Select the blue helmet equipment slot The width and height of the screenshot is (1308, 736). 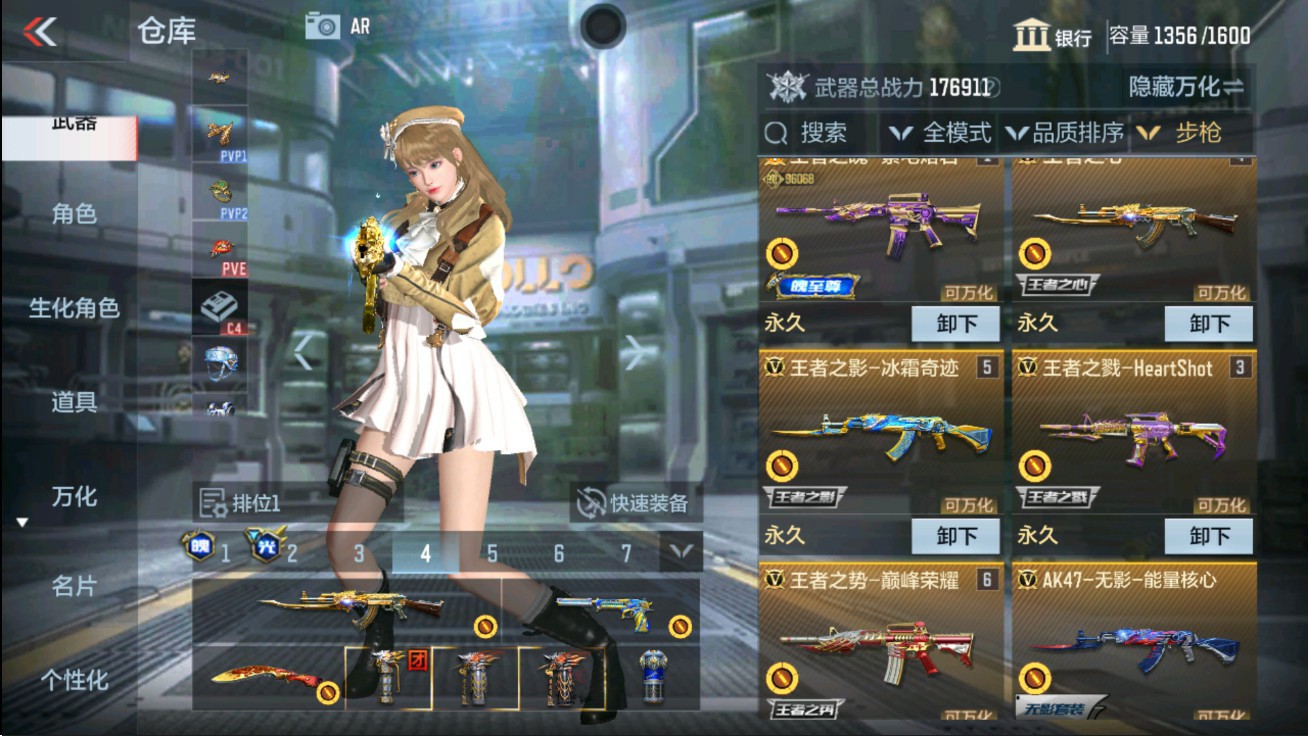pos(220,362)
